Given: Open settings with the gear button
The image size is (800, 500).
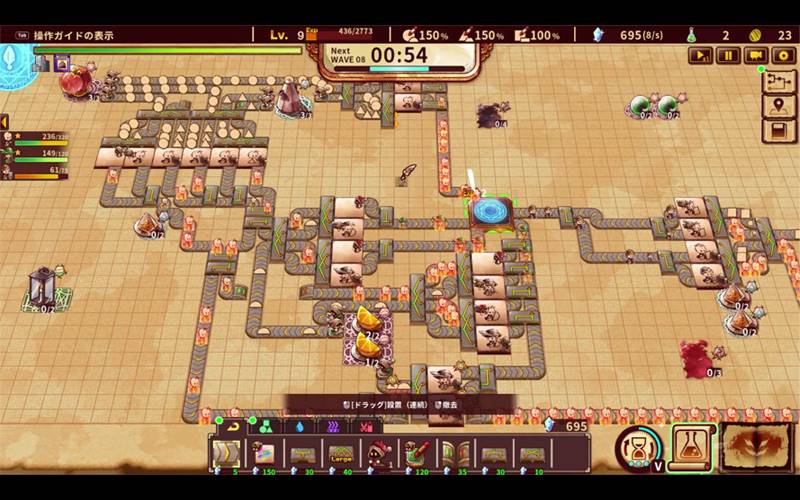Looking at the screenshot, I should click(x=782, y=56).
